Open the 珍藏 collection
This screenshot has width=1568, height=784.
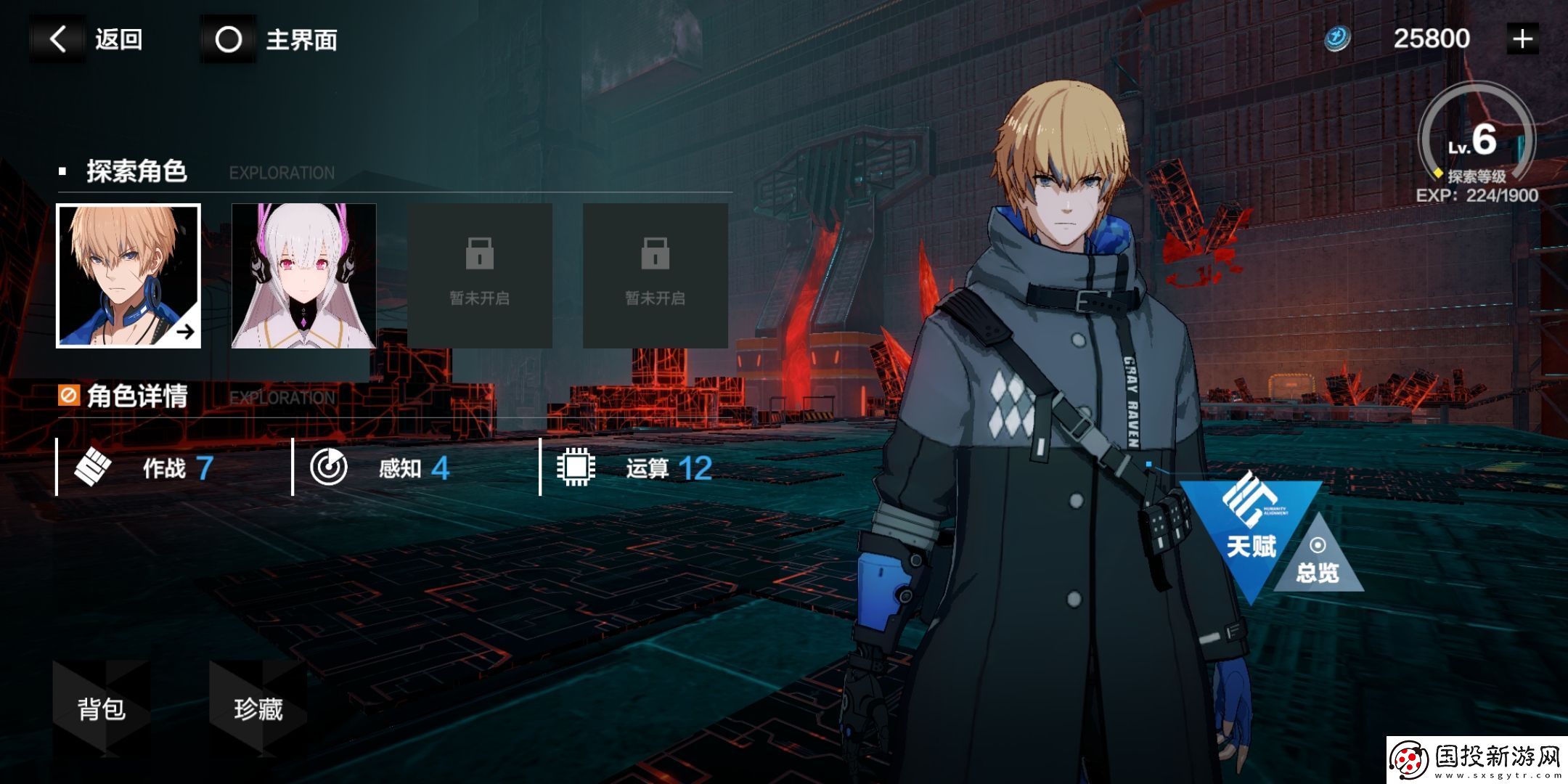coord(258,708)
